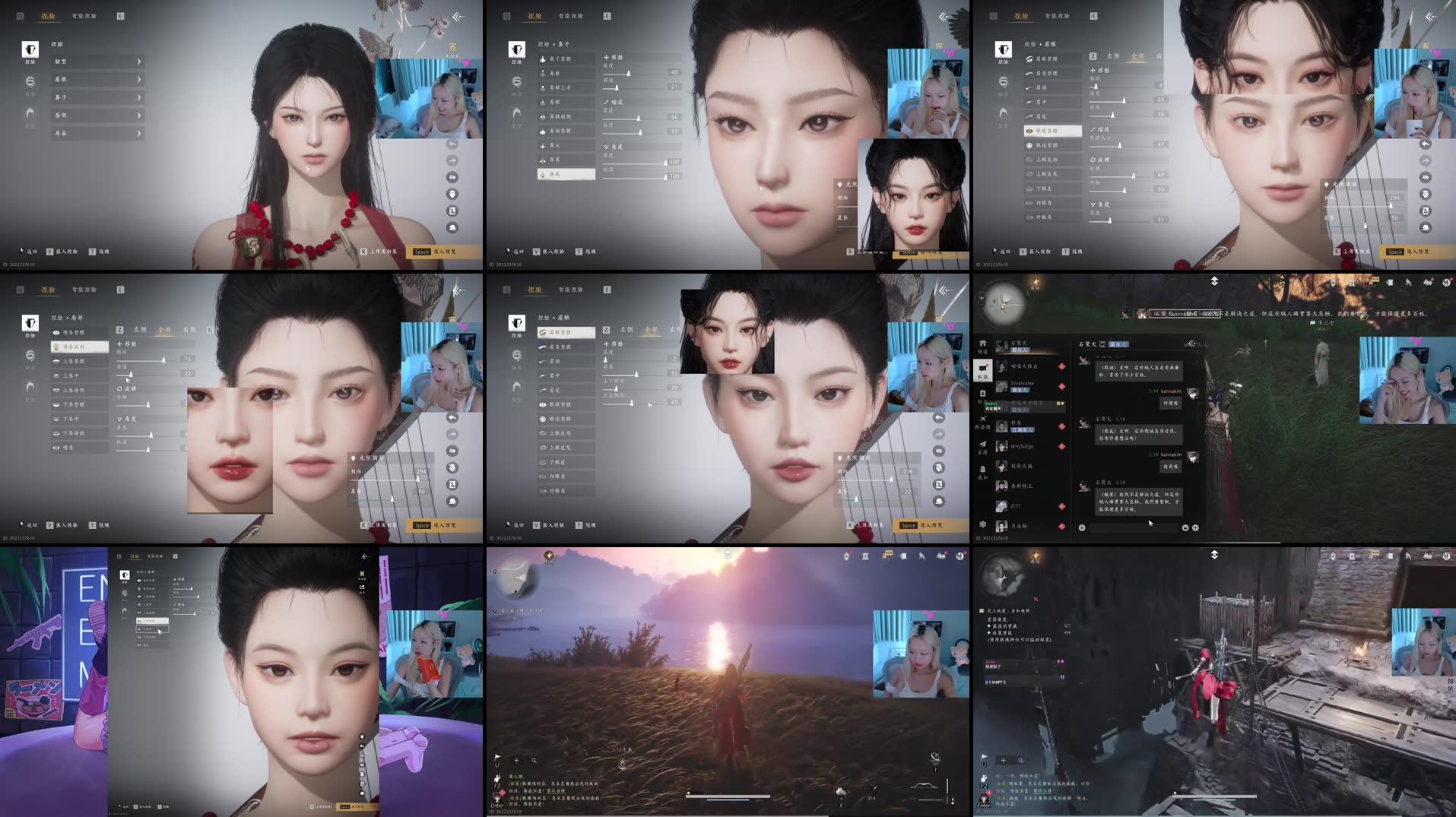Screen dimensions: 1456x817
Task: Expand the 耳朵 ears category
Action: (99, 133)
